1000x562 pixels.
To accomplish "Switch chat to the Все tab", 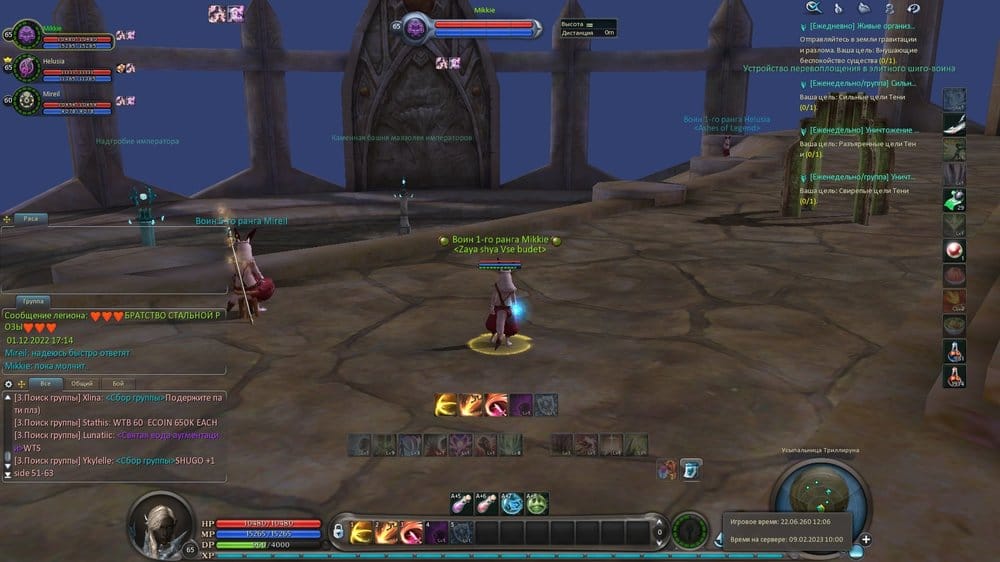I will 44,384.
